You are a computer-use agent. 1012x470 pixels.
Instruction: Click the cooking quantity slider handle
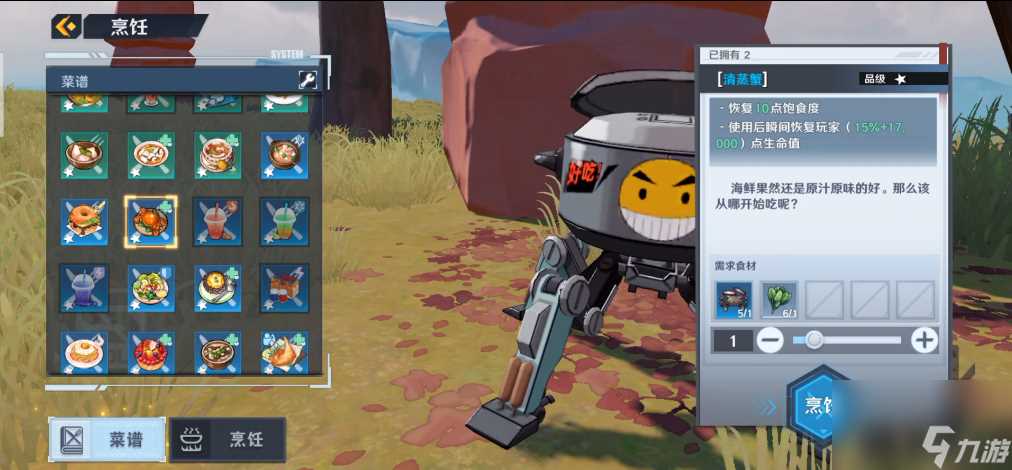tap(814, 340)
